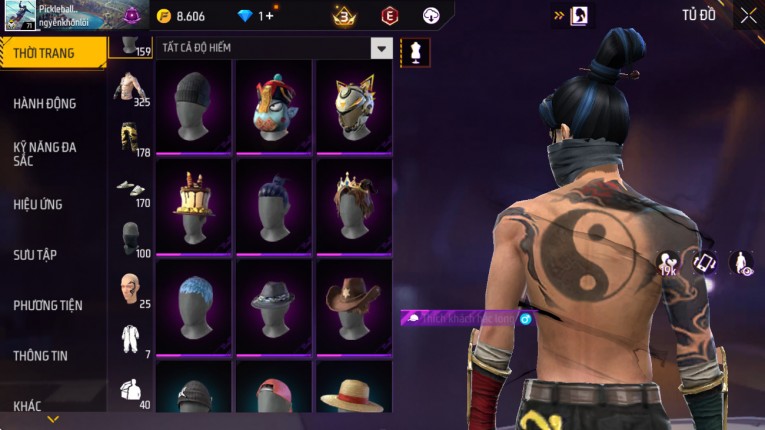This screenshot has width=765, height=430.
Task: Select the clown mask headgear
Action: coord(274,106)
